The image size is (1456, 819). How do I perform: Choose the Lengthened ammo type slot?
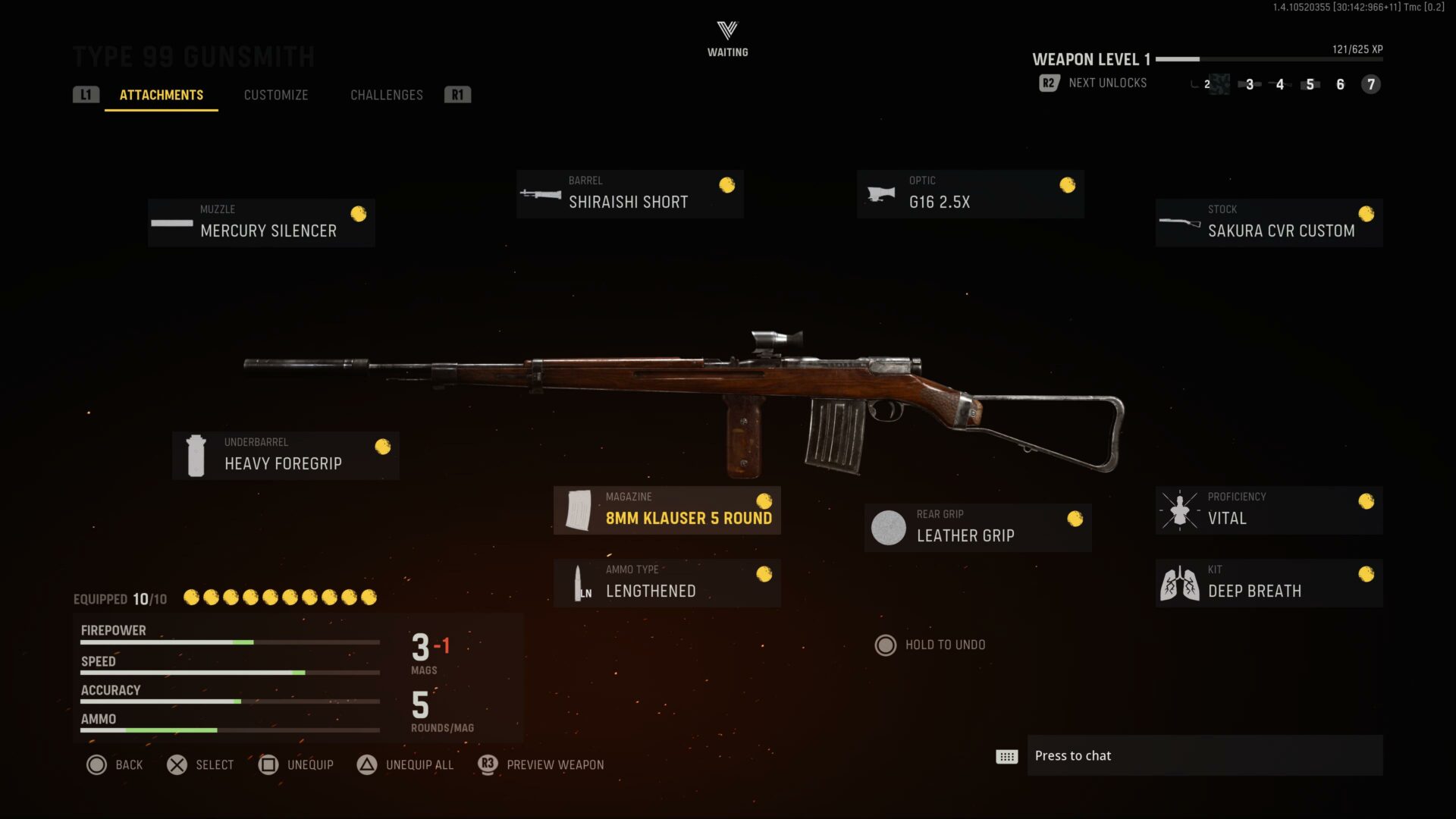pyautogui.click(x=667, y=583)
